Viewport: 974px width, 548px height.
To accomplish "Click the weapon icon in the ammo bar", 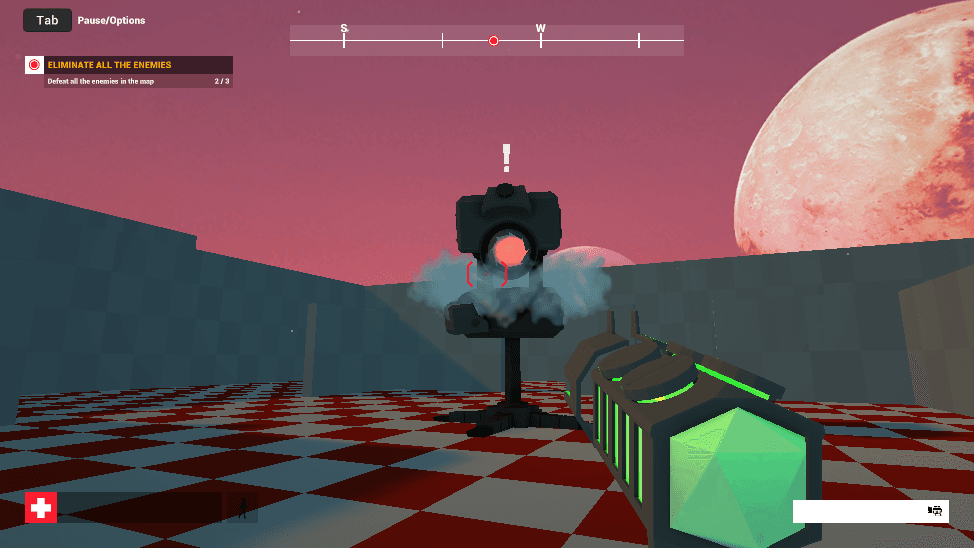I will tap(935, 511).
